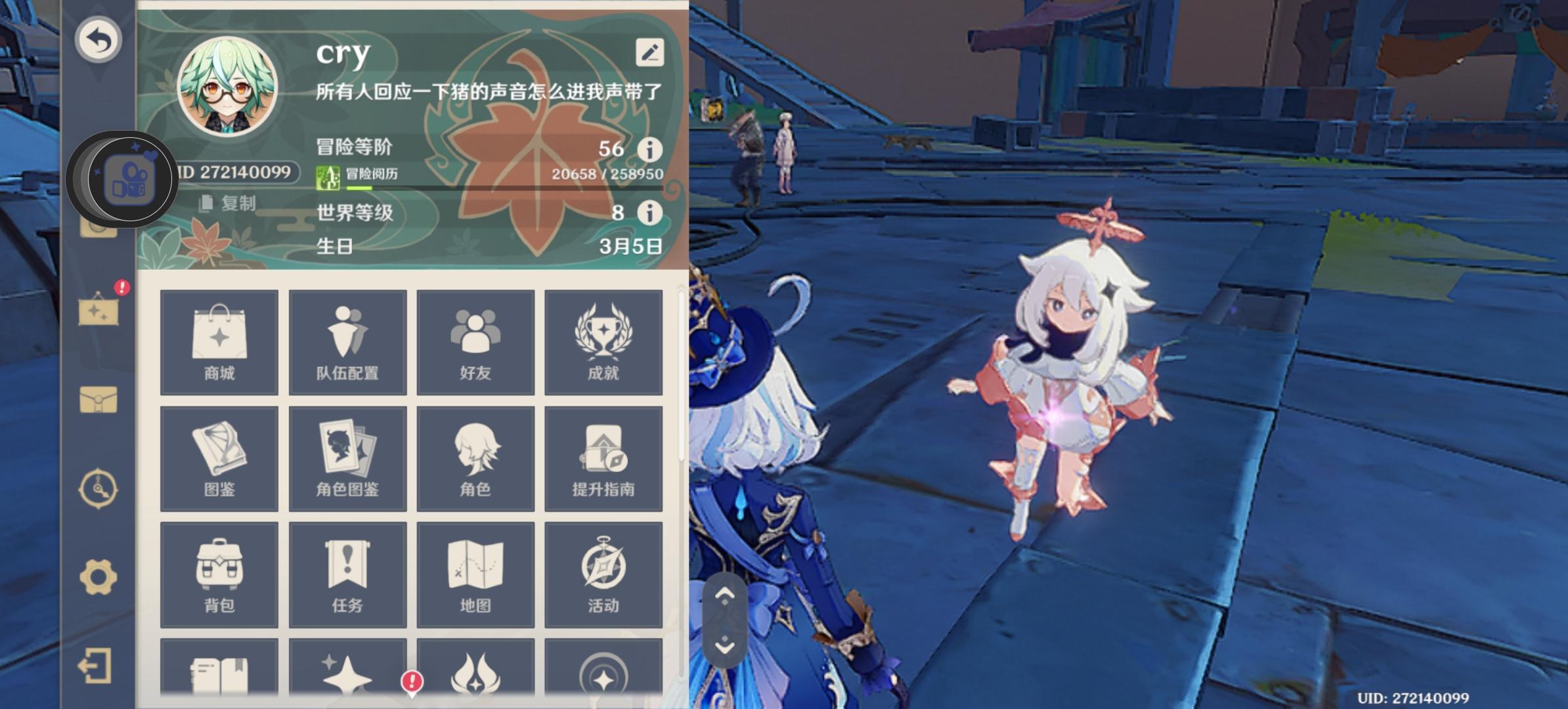Open the notices board with red alert badge

[98, 309]
